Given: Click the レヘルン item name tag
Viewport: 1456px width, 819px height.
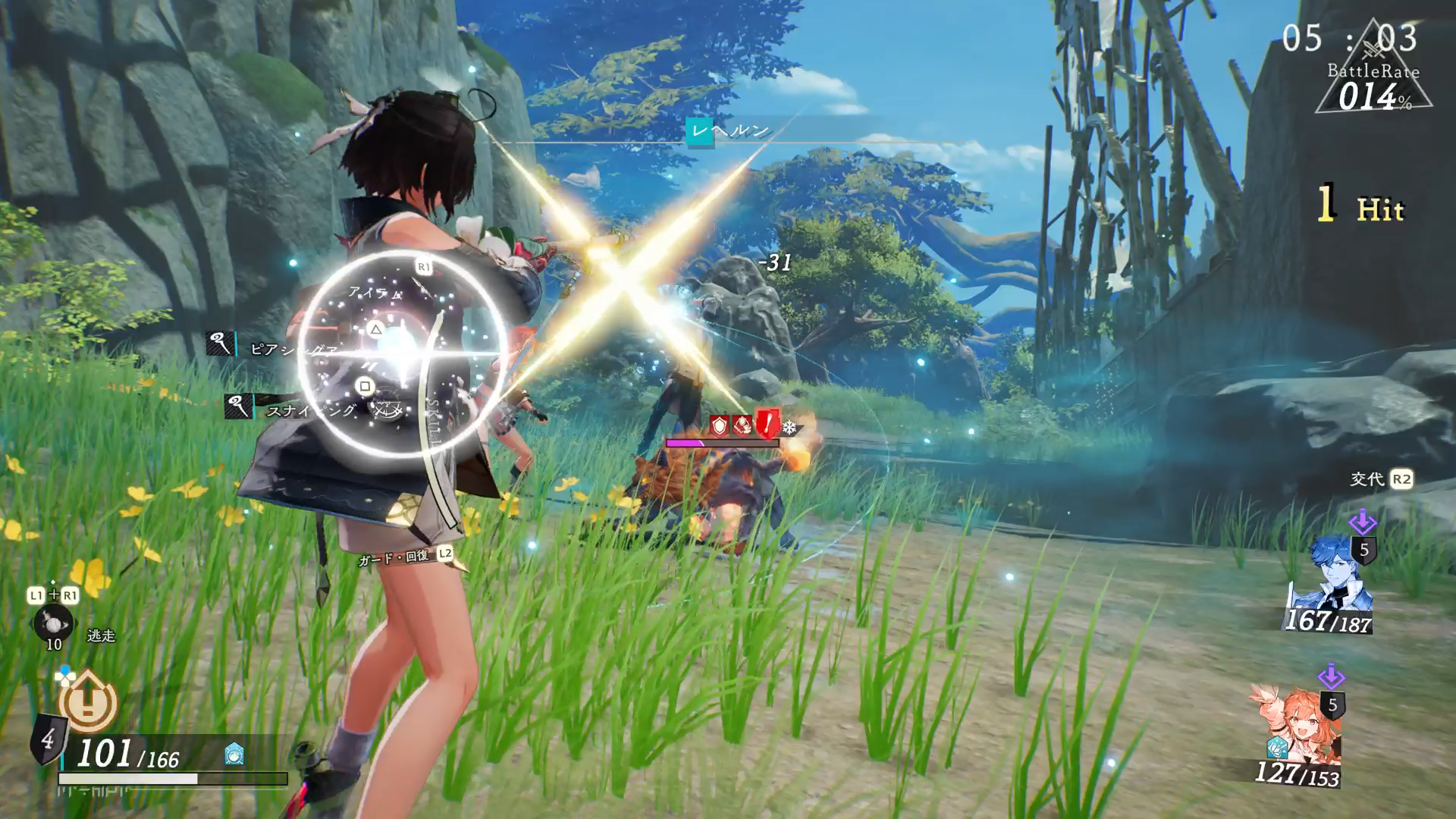Looking at the screenshot, I should [x=730, y=130].
